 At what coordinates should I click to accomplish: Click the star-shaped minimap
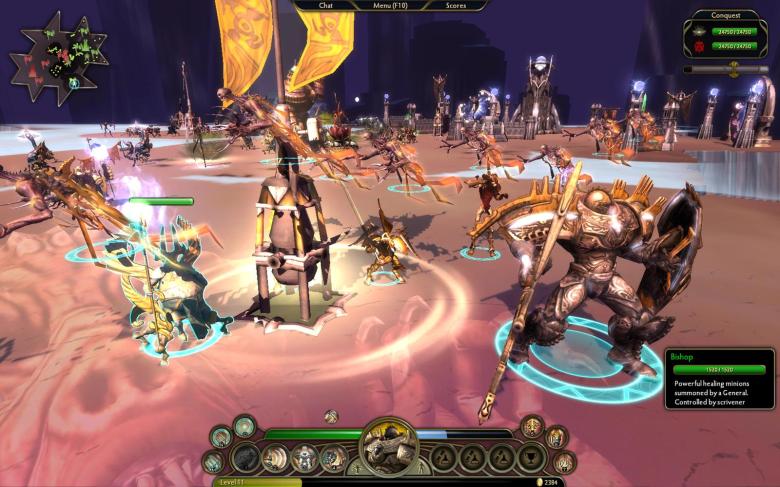tap(58, 58)
